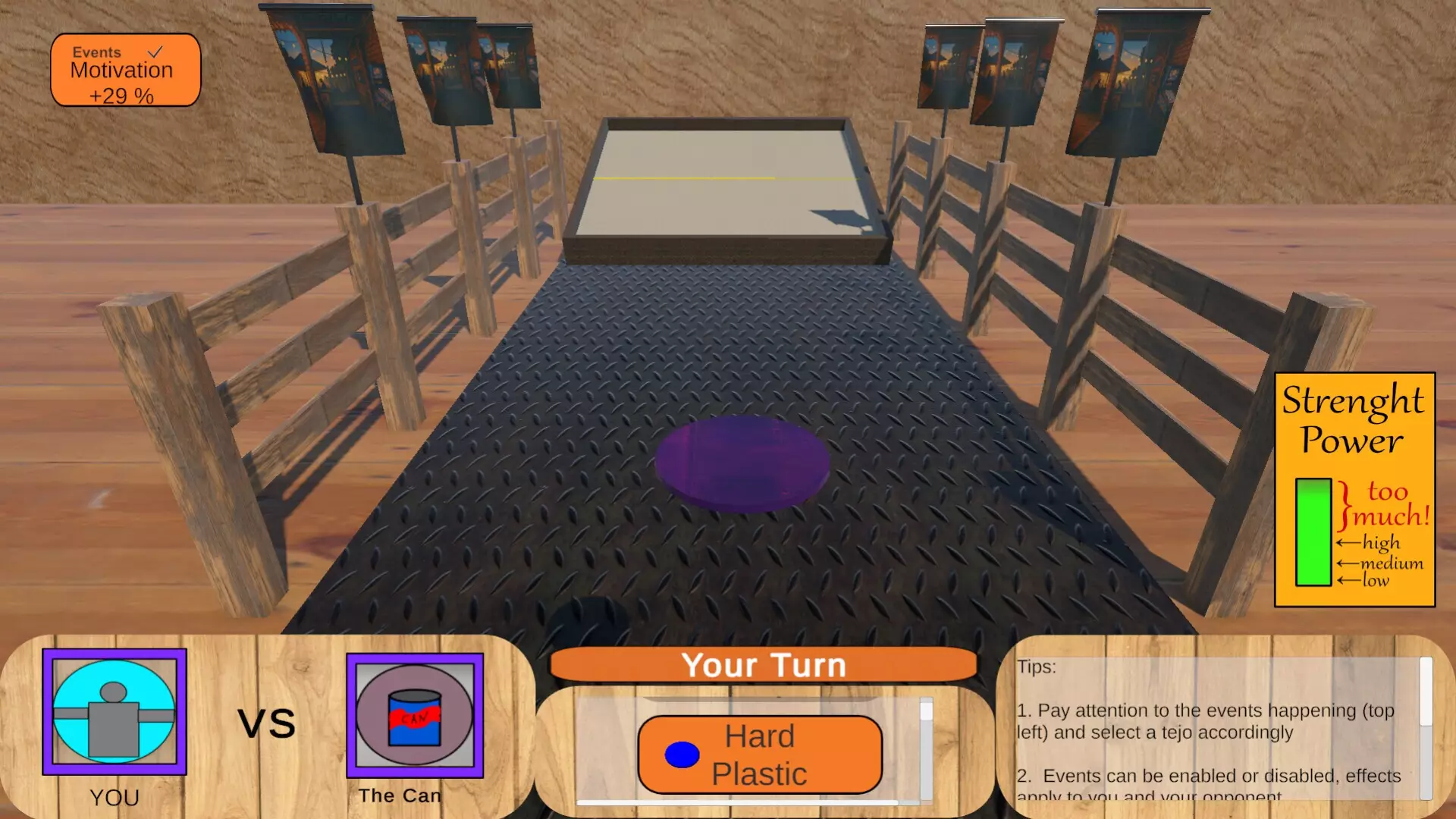Click the VS label between players
The image size is (1456, 819).
click(265, 722)
